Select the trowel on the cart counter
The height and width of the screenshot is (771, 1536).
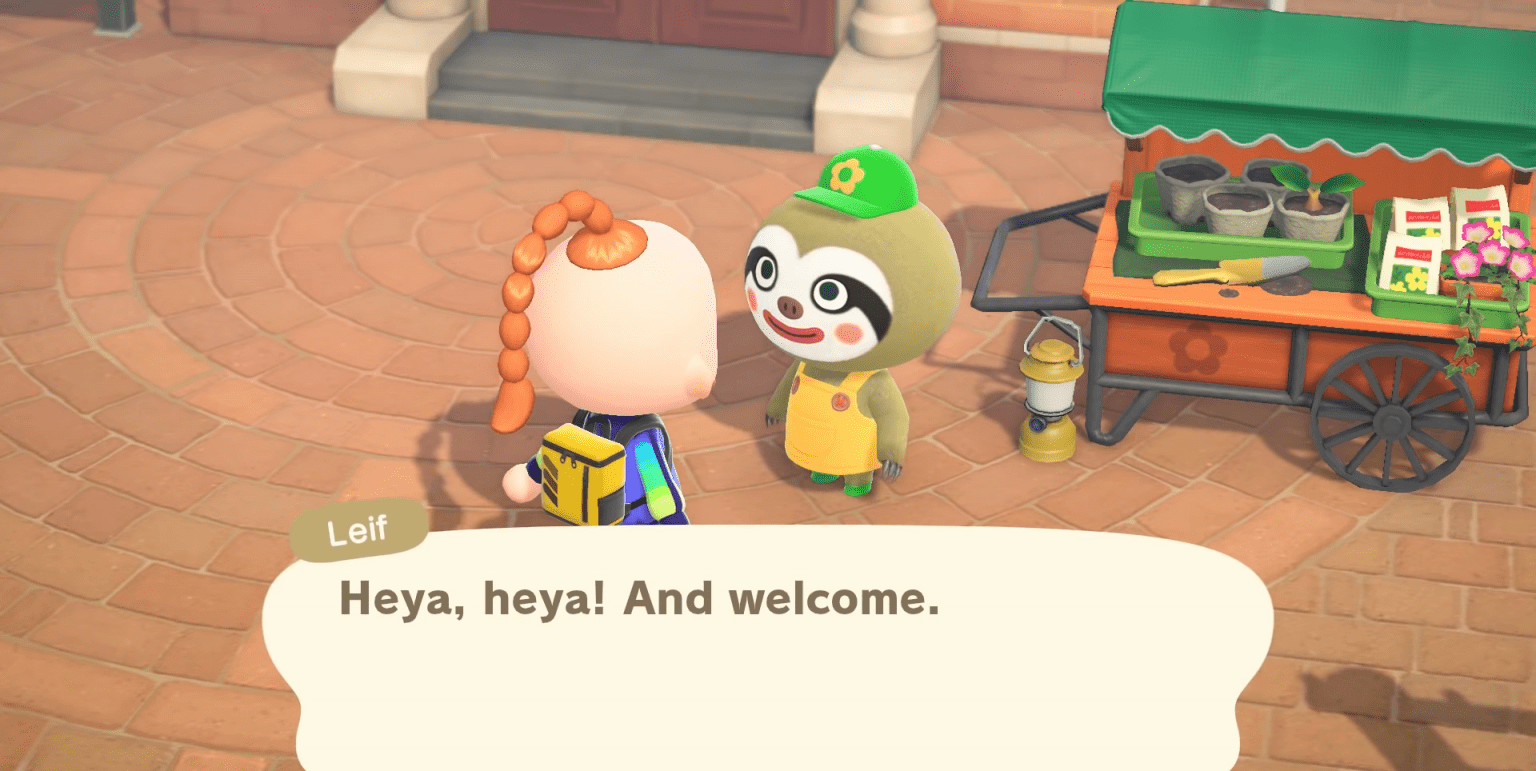(1248, 268)
